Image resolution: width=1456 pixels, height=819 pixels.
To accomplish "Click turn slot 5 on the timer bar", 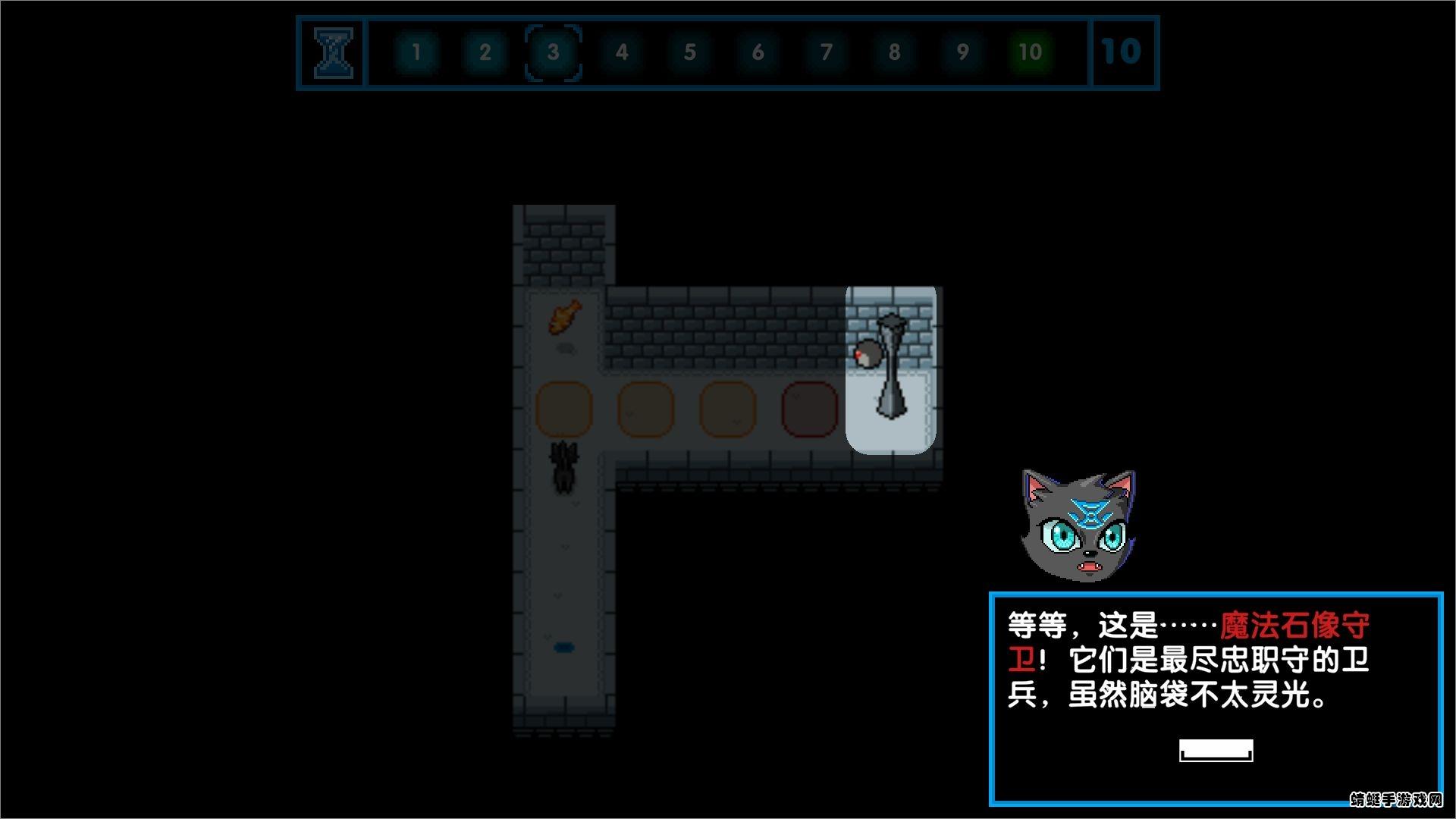I will [x=689, y=52].
